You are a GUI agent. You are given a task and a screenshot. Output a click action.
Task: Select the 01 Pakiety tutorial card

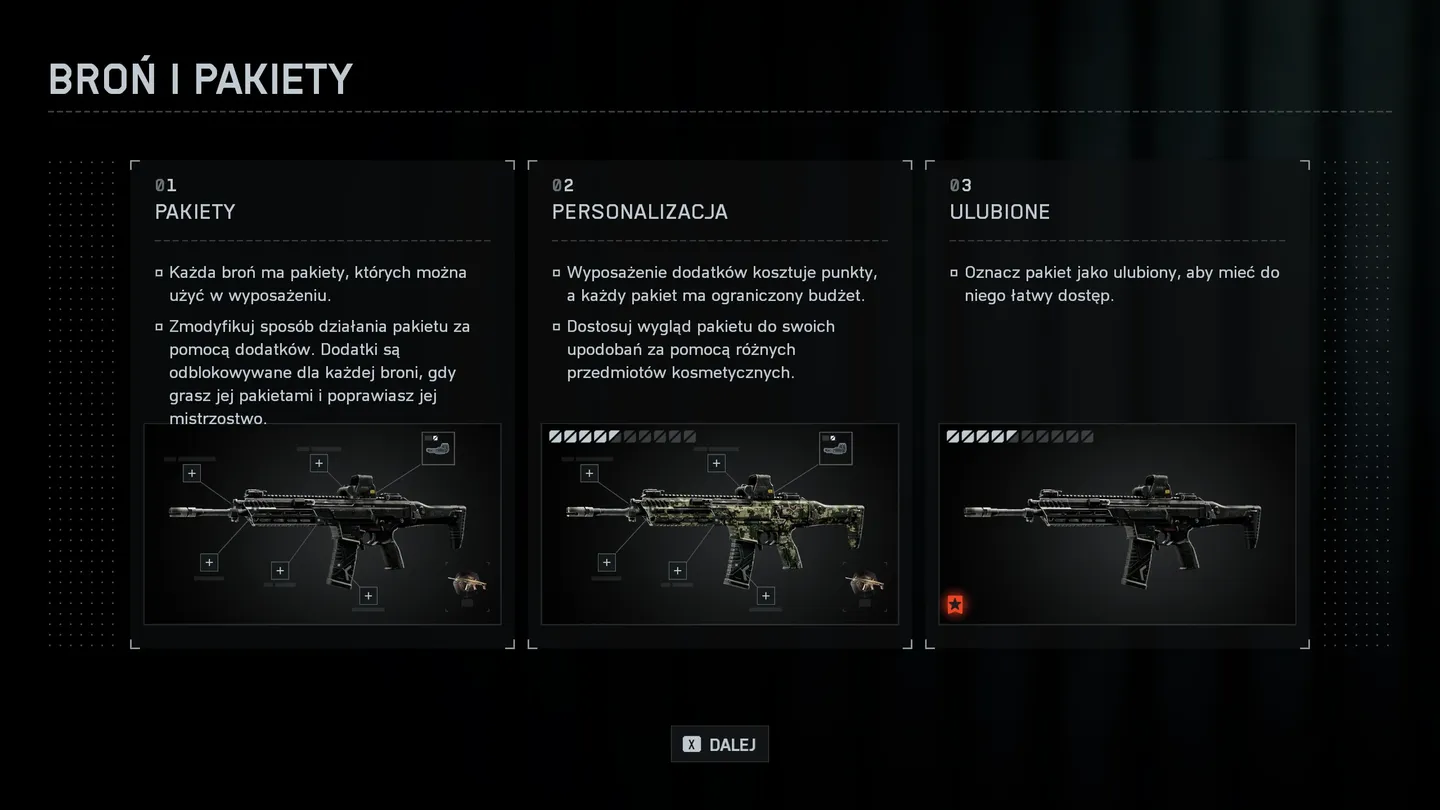click(322, 404)
